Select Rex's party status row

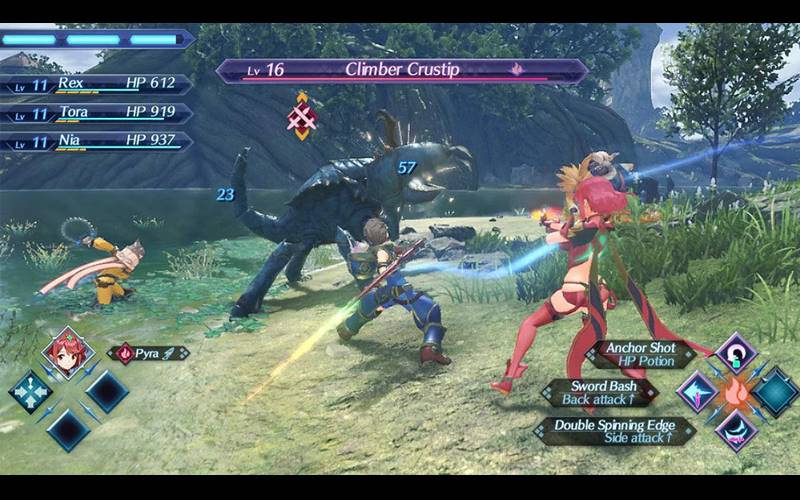point(96,84)
